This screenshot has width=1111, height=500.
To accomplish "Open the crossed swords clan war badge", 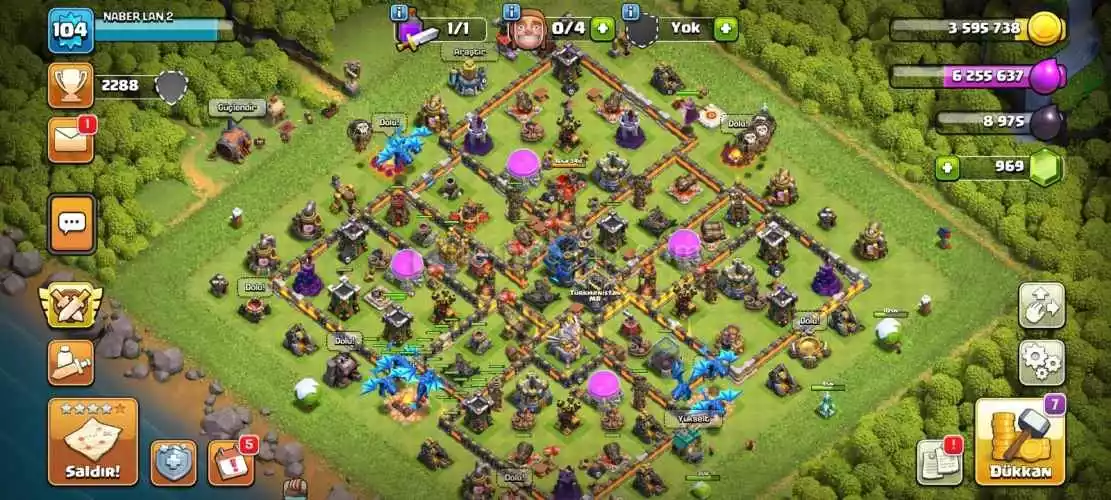I will pyautogui.click(x=70, y=306).
